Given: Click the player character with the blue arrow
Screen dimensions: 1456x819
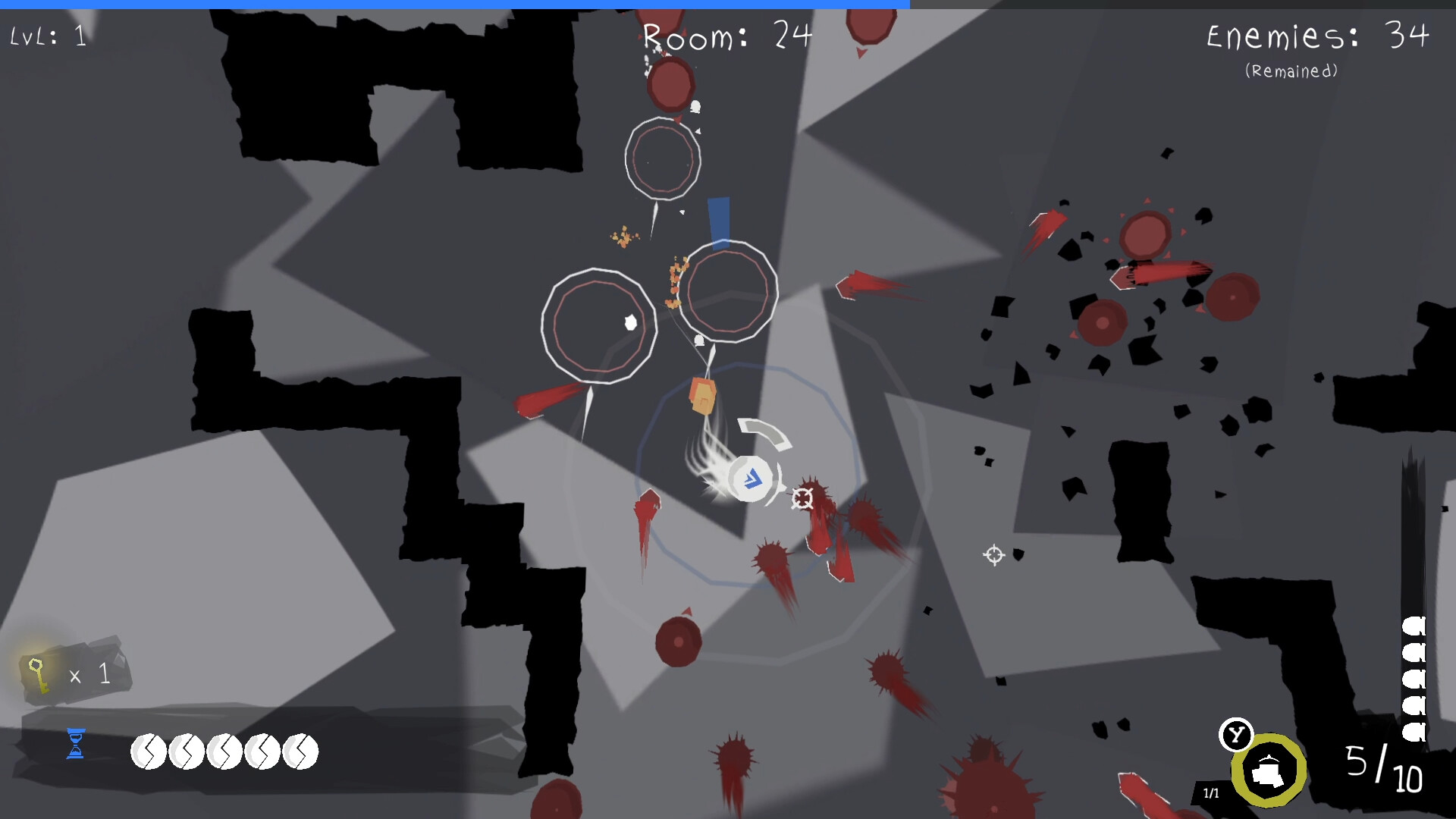Looking at the screenshot, I should pyautogui.click(x=751, y=478).
